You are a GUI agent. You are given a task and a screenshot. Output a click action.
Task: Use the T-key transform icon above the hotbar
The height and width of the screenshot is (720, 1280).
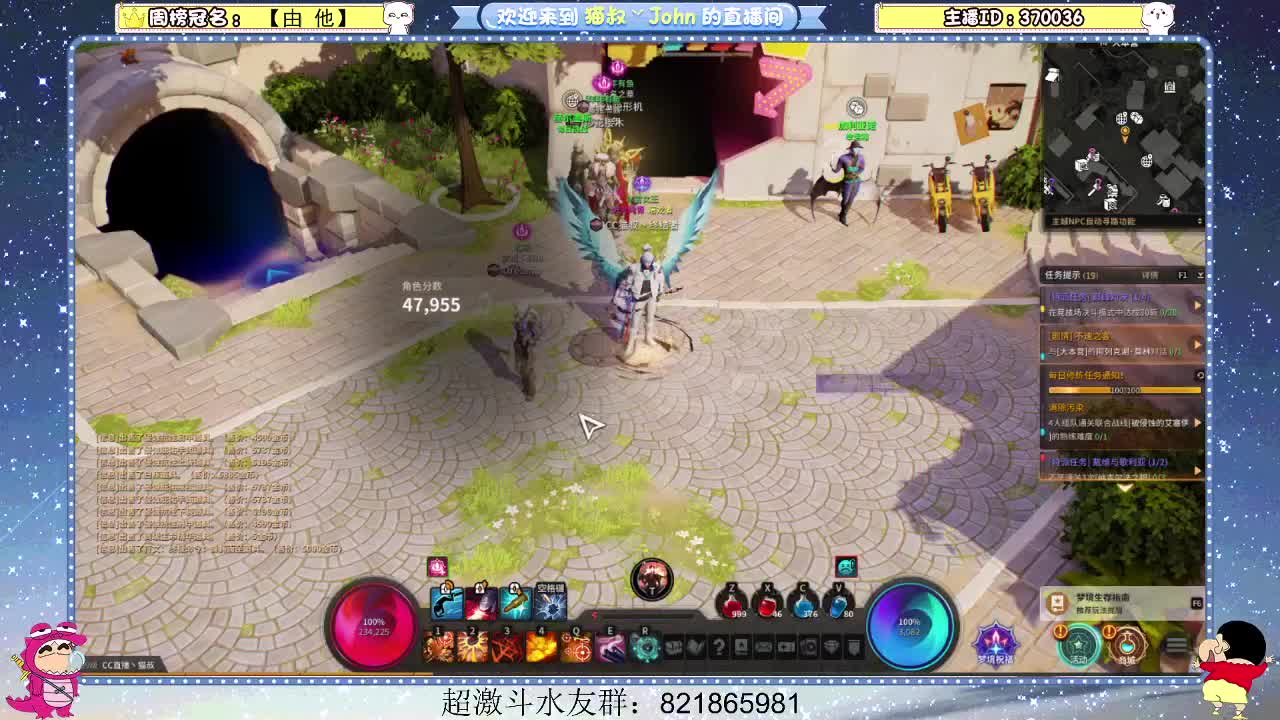651,579
